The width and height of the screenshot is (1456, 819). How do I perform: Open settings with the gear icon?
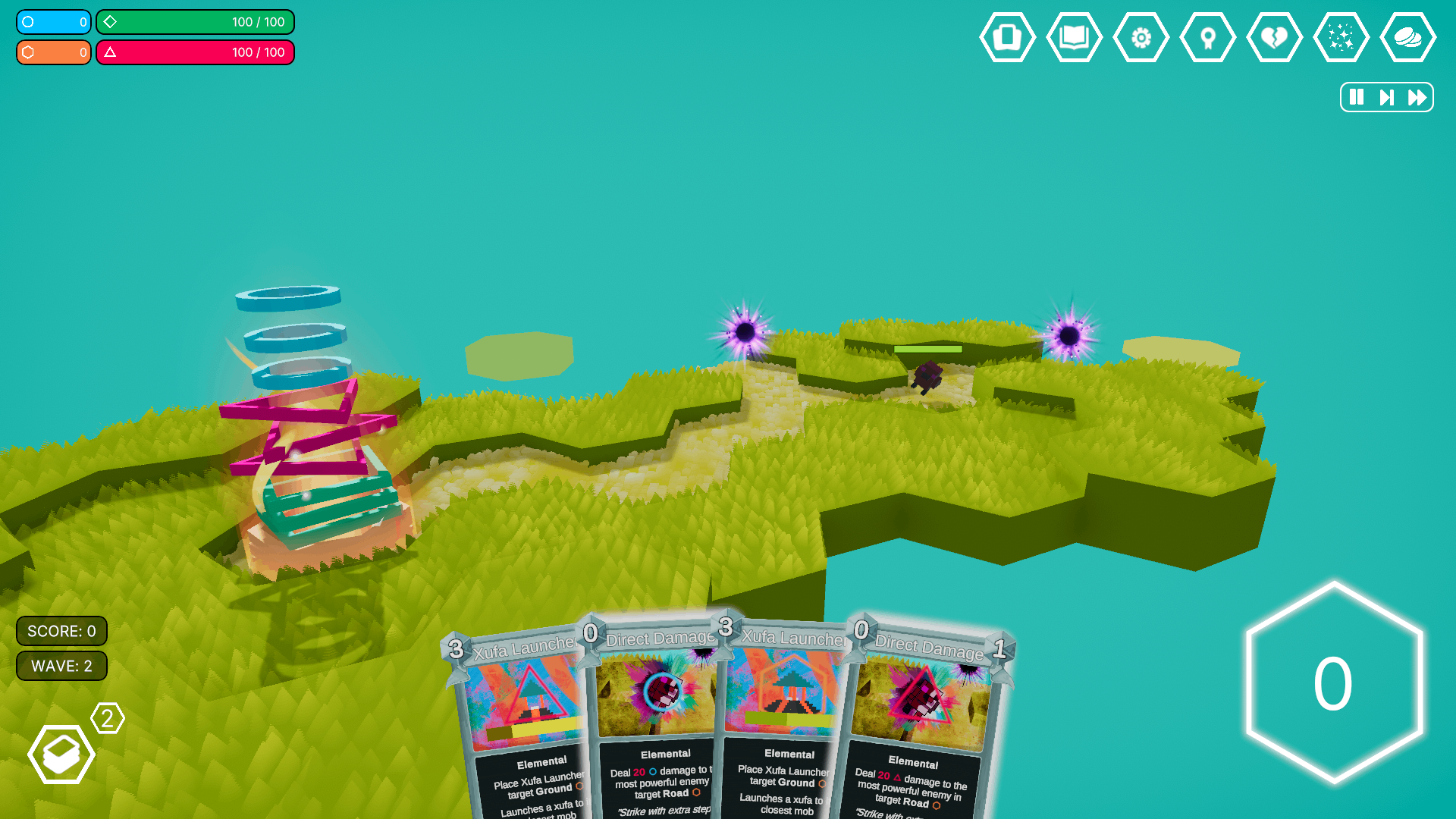click(1141, 37)
